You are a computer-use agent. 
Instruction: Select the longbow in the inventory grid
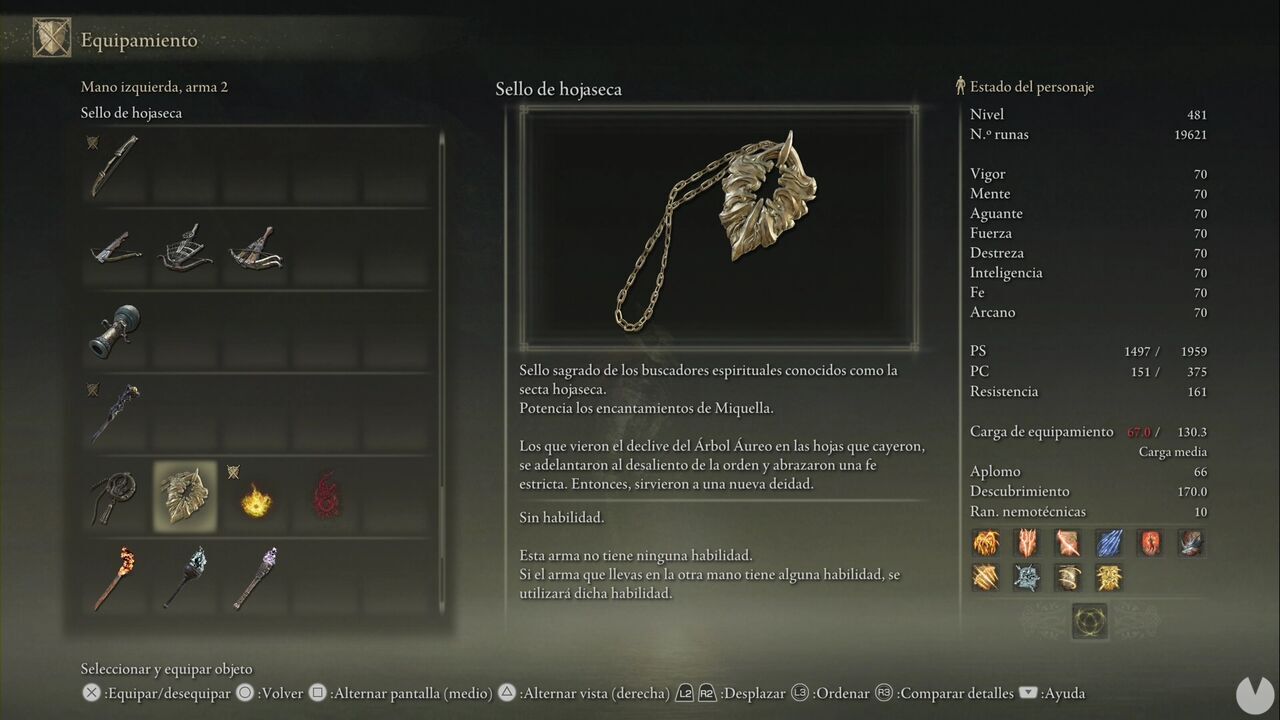tap(113, 164)
